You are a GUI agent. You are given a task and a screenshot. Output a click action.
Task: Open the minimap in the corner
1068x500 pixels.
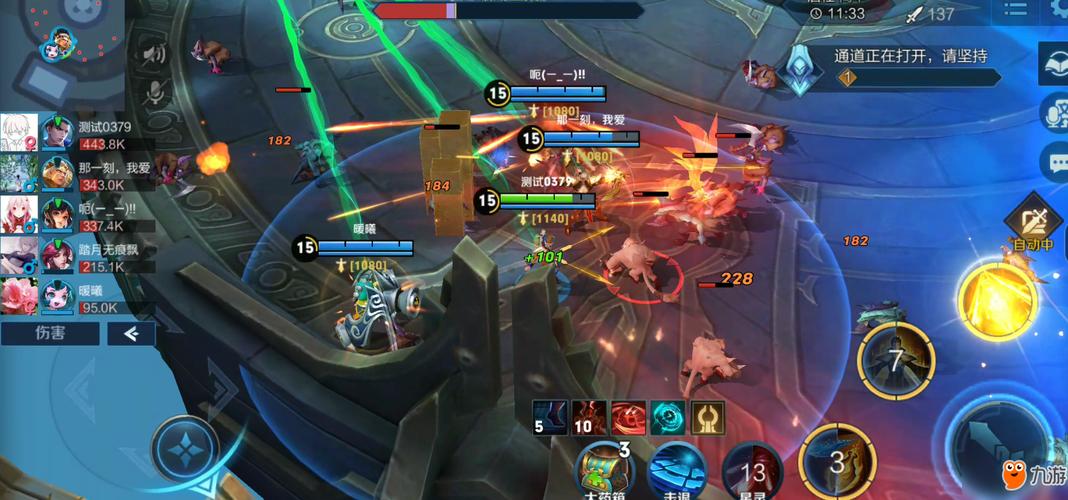point(62,44)
